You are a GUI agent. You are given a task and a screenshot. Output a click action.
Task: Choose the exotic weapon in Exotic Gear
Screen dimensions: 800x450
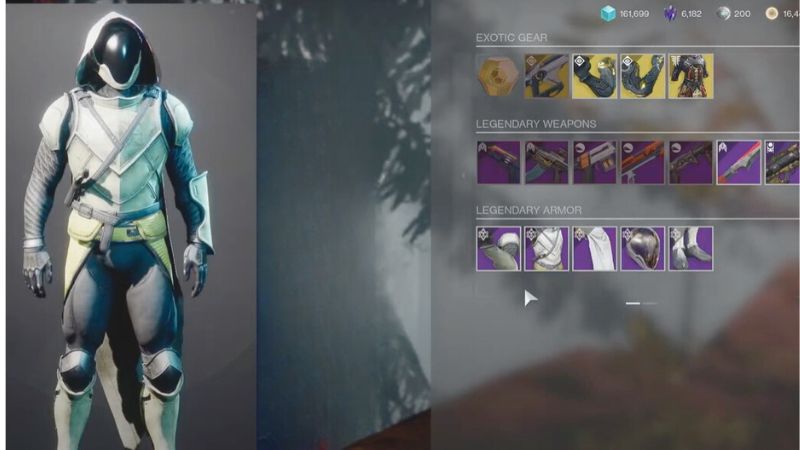click(546, 76)
